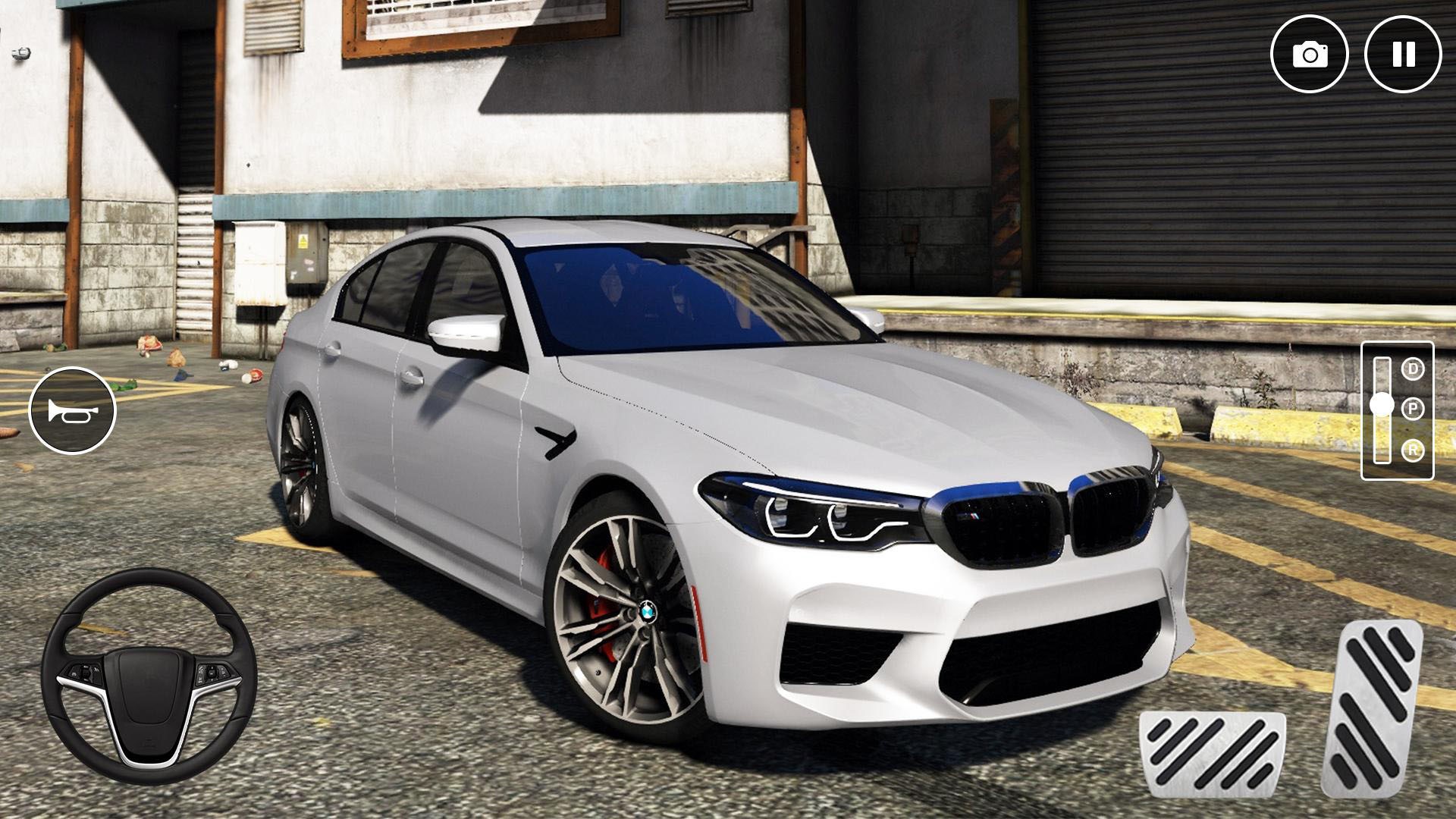Image resolution: width=1456 pixels, height=819 pixels.
Task: Shift gear to D (drive)
Action: pyautogui.click(x=1412, y=369)
